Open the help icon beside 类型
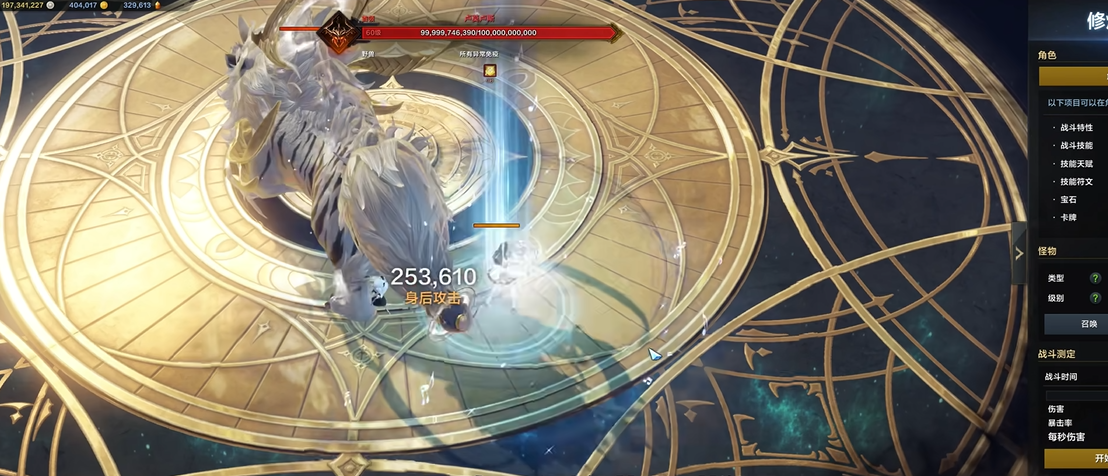The width and height of the screenshot is (1108, 476). [x=1095, y=278]
